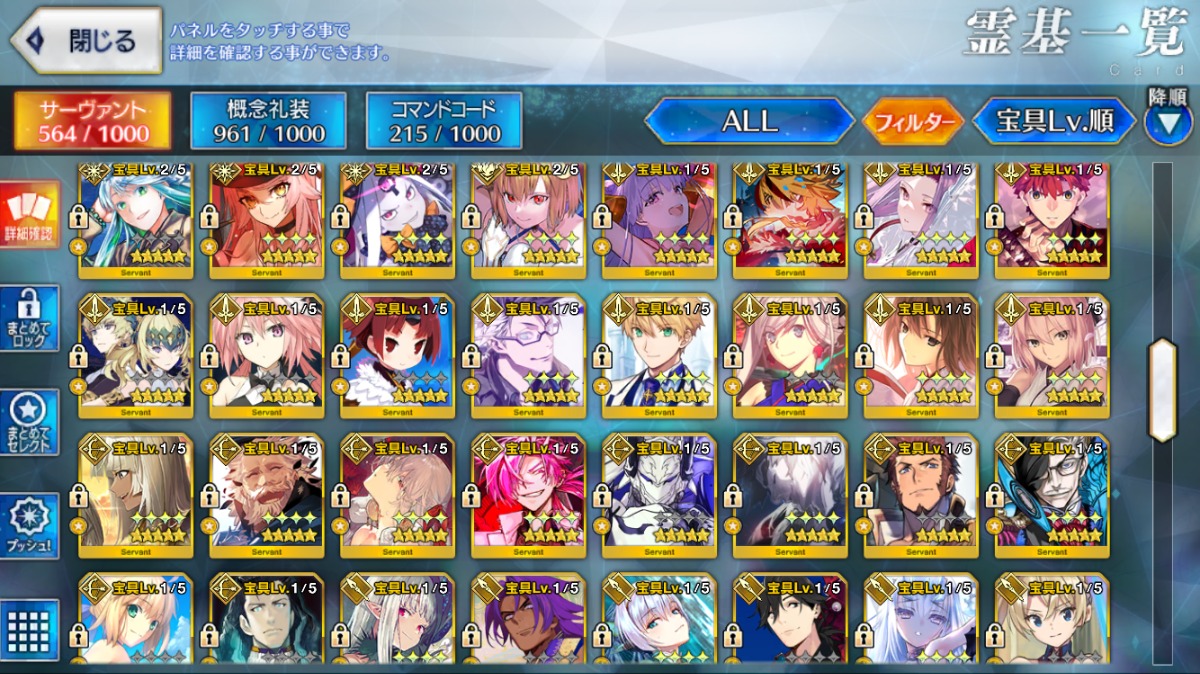Change the 宝具Lv.順 sort order
The image size is (1200, 674).
click(x=1054, y=122)
